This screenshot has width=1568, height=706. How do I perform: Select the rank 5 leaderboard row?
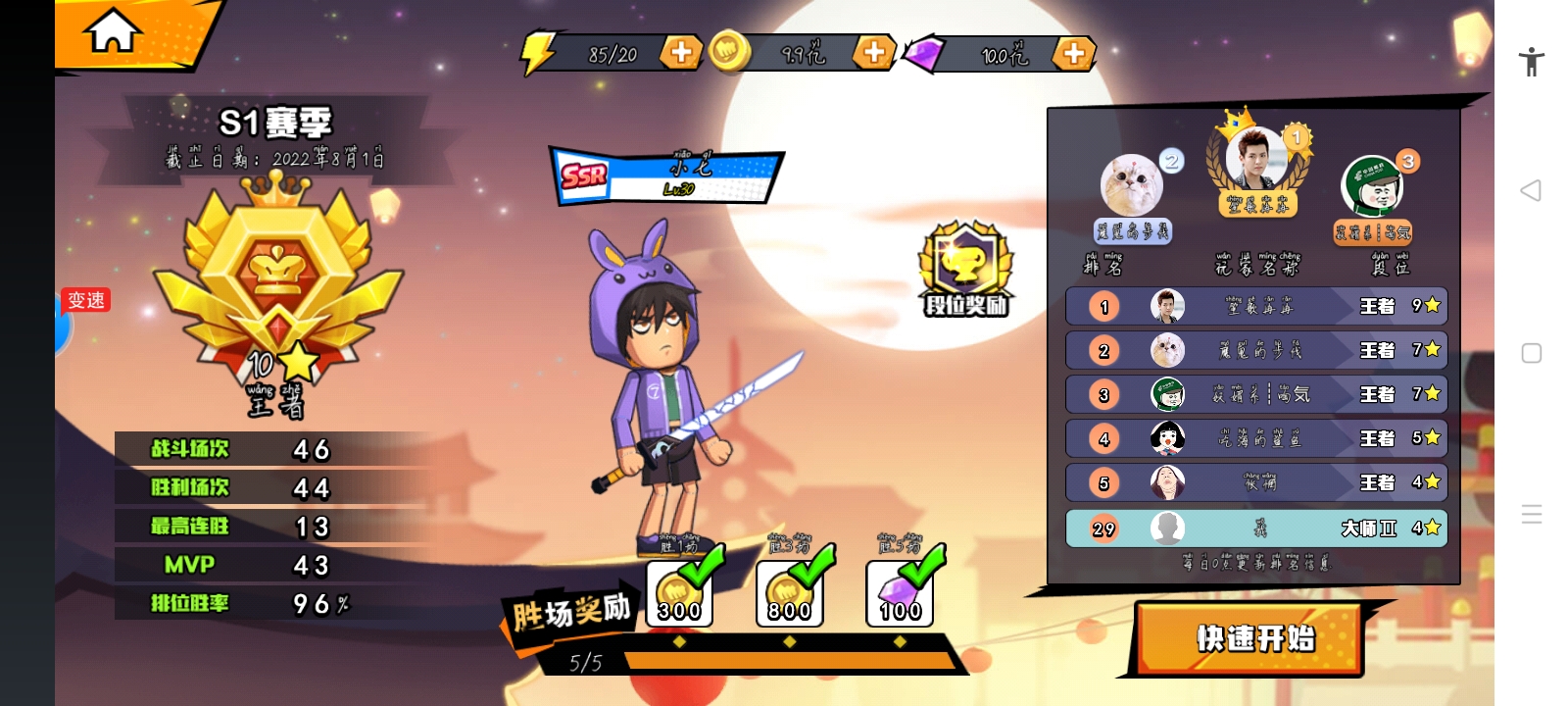pyautogui.click(x=1255, y=482)
